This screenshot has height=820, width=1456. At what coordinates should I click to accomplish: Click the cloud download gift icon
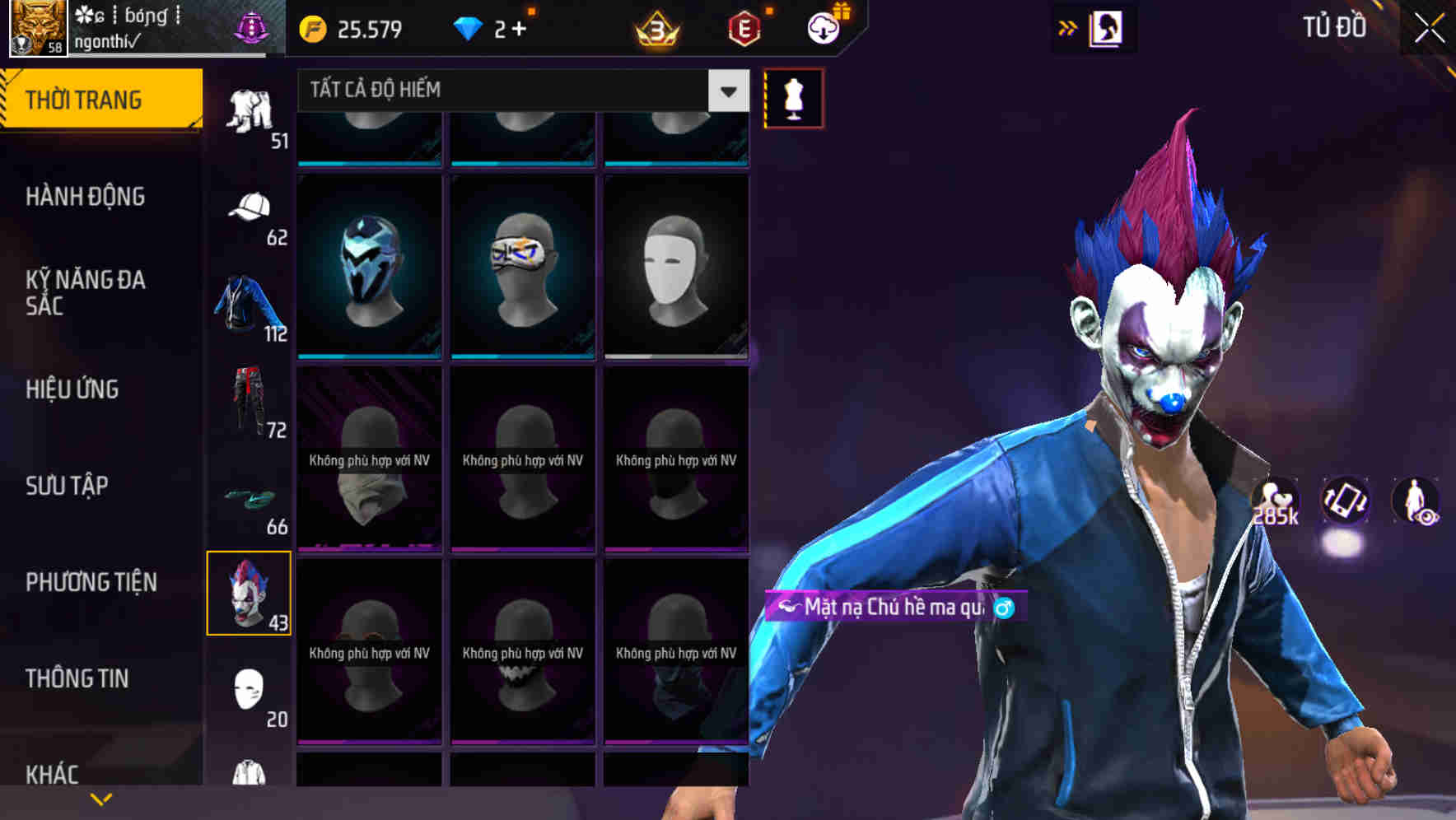[823, 29]
